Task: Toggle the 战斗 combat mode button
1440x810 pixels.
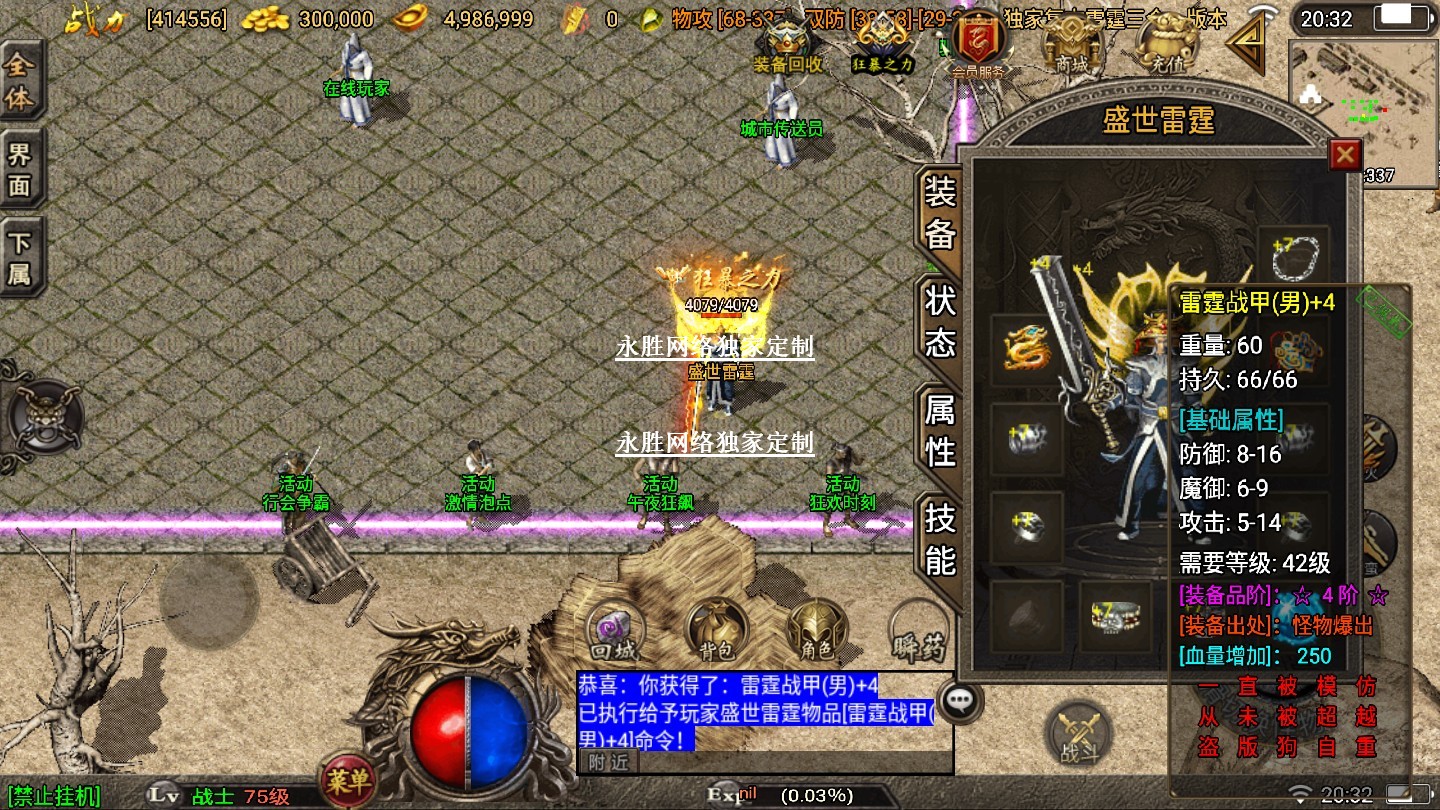Action: 1077,734
